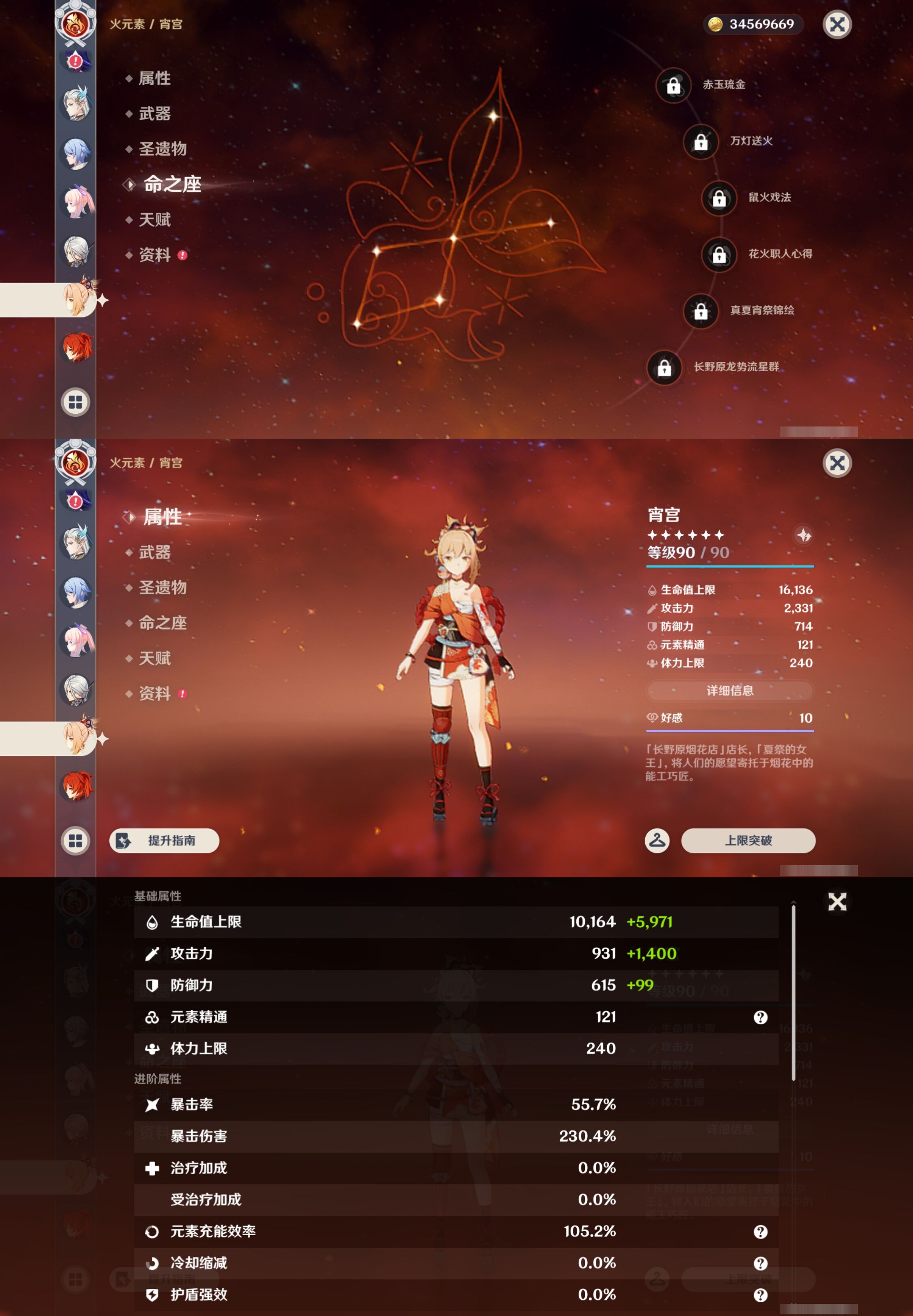Image resolution: width=913 pixels, height=1316 pixels.
Task: Select the Pyro element emblem icon
Action: [x=75, y=24]
